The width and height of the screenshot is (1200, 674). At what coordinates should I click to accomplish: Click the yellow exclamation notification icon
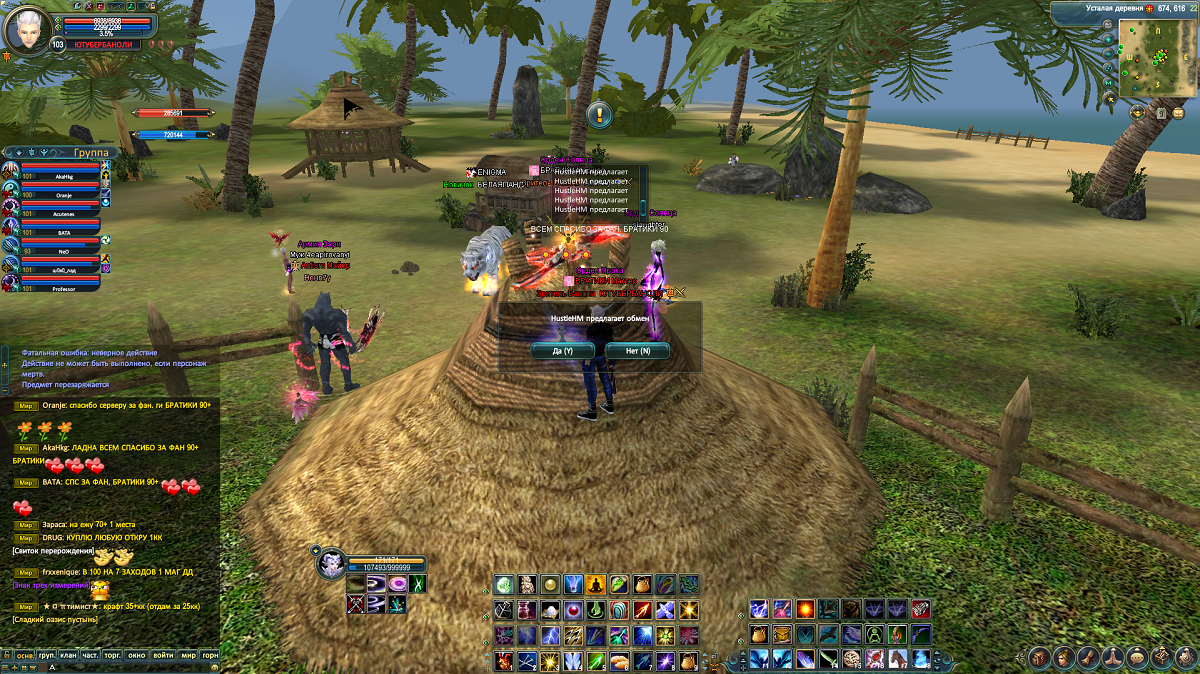tap(599, 114)
